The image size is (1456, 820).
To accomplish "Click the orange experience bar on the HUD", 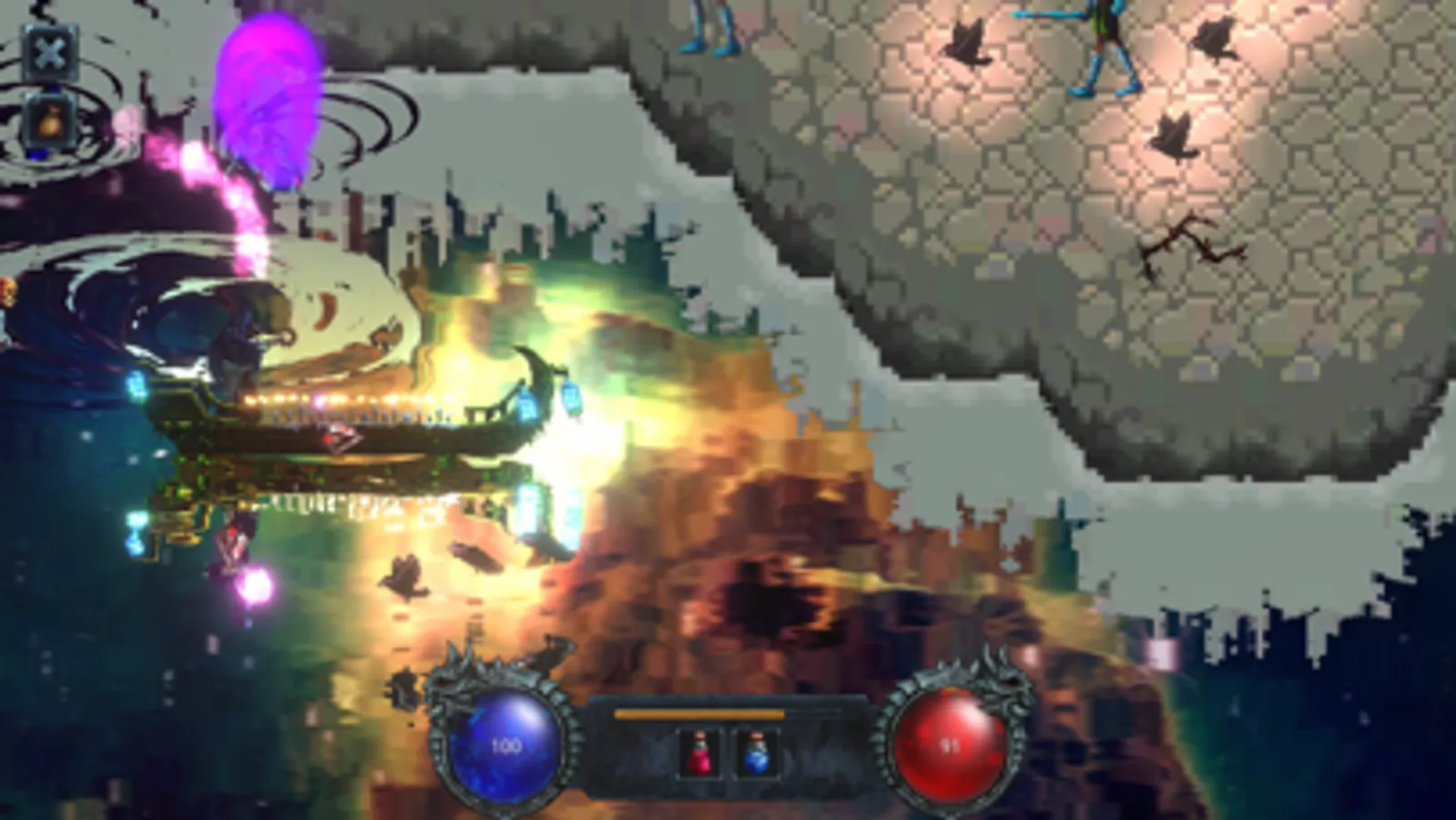I will point(699,713).
